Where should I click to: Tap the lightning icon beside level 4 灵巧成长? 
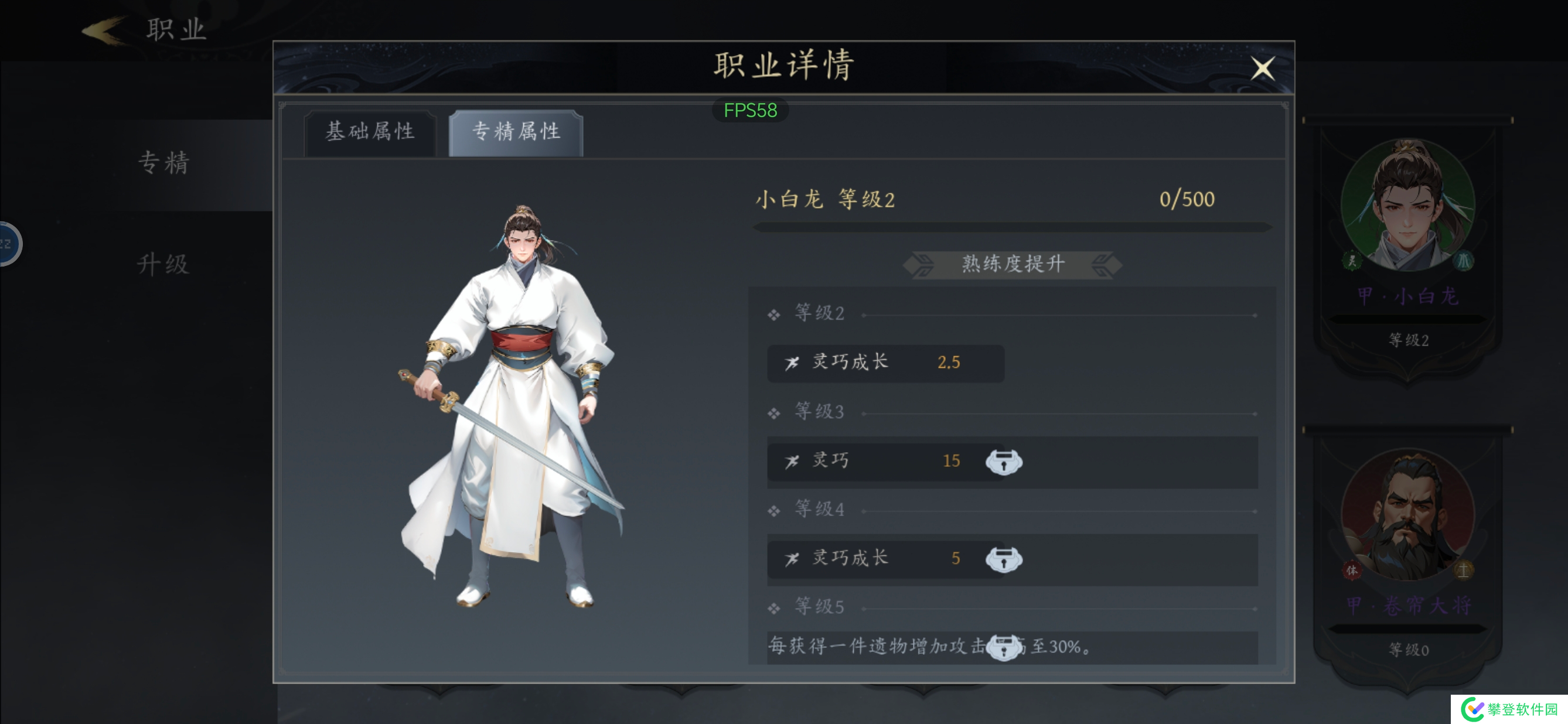[792, 558]
